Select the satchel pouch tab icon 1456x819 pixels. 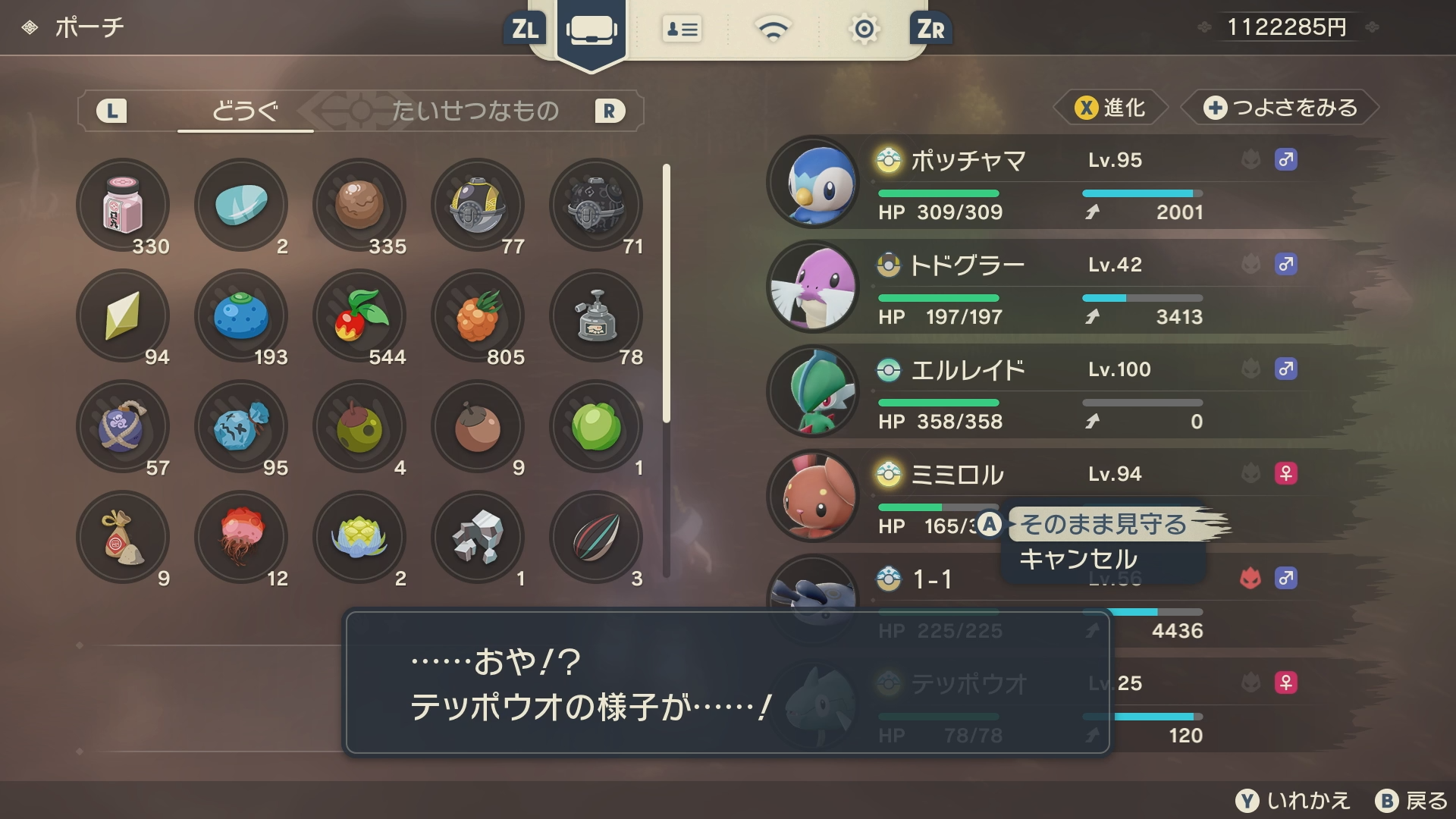[591, 30]
